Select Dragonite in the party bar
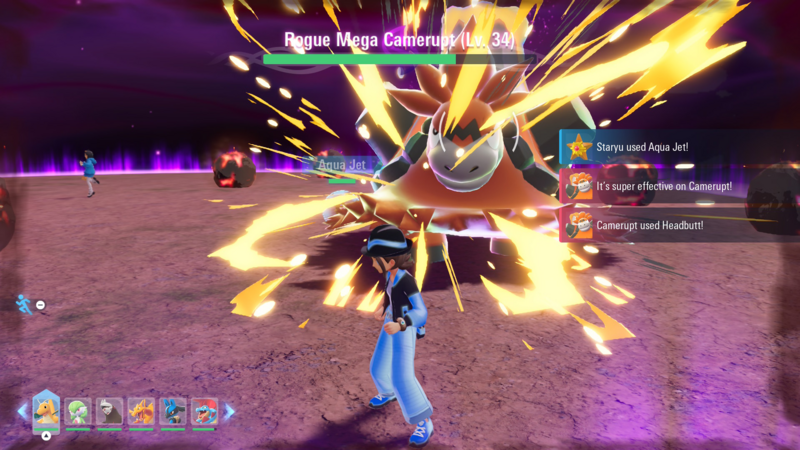 click(x=46, y=410)
